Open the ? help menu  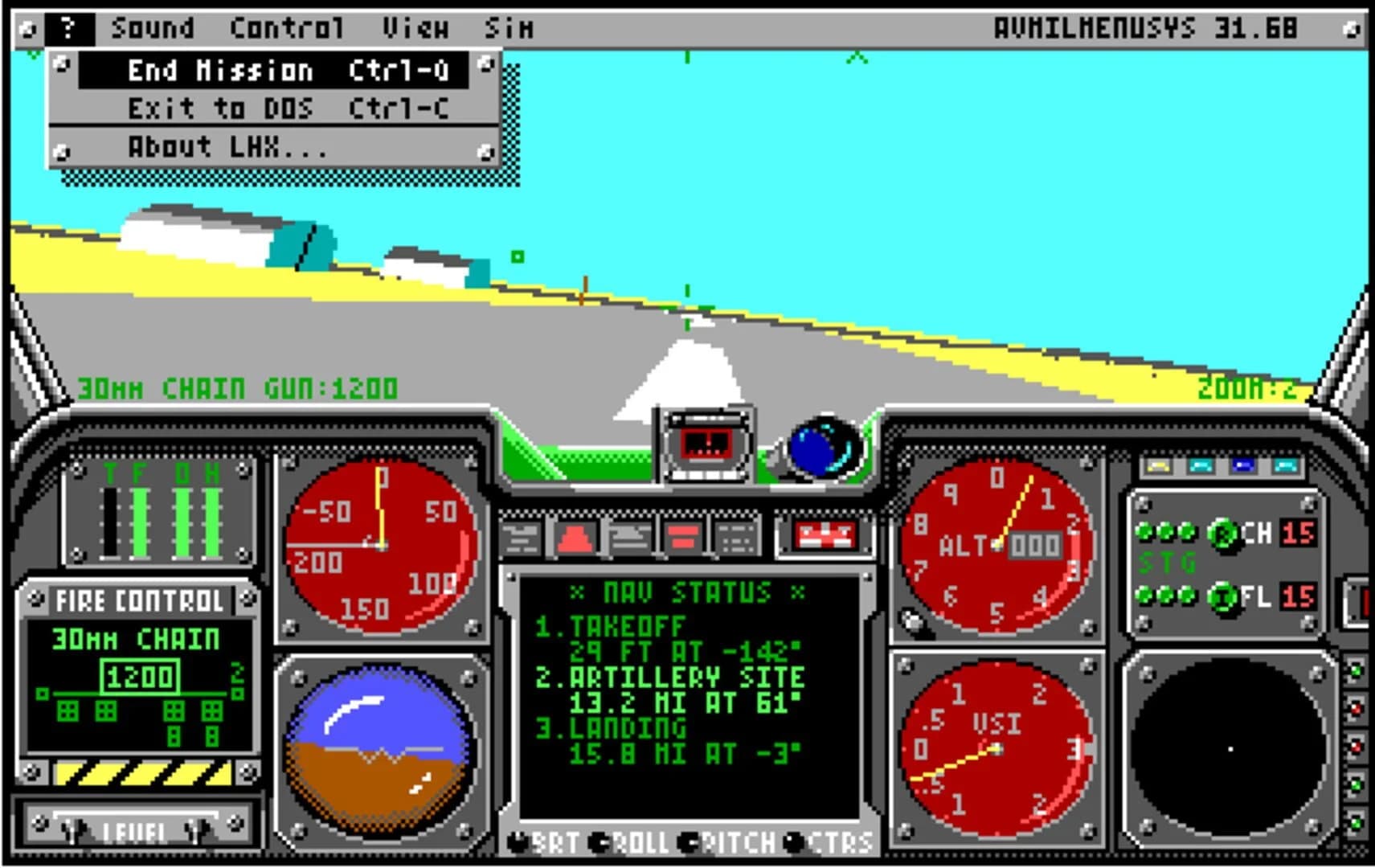point(68,27)
